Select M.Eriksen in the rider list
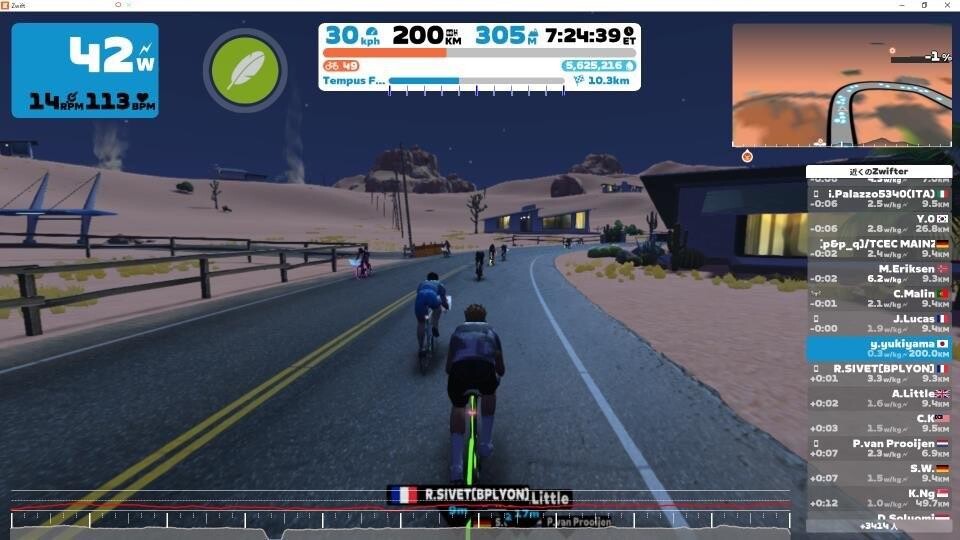Viewport: 960px width, 540px height. (879, 273)
